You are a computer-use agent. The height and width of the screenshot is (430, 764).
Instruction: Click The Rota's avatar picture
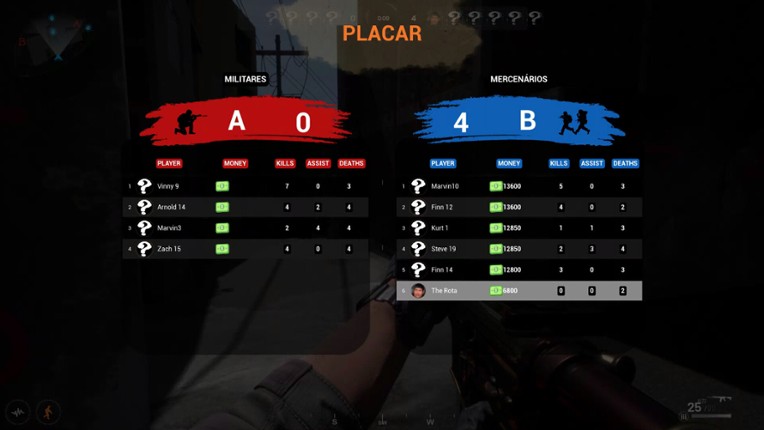[418, 291]
